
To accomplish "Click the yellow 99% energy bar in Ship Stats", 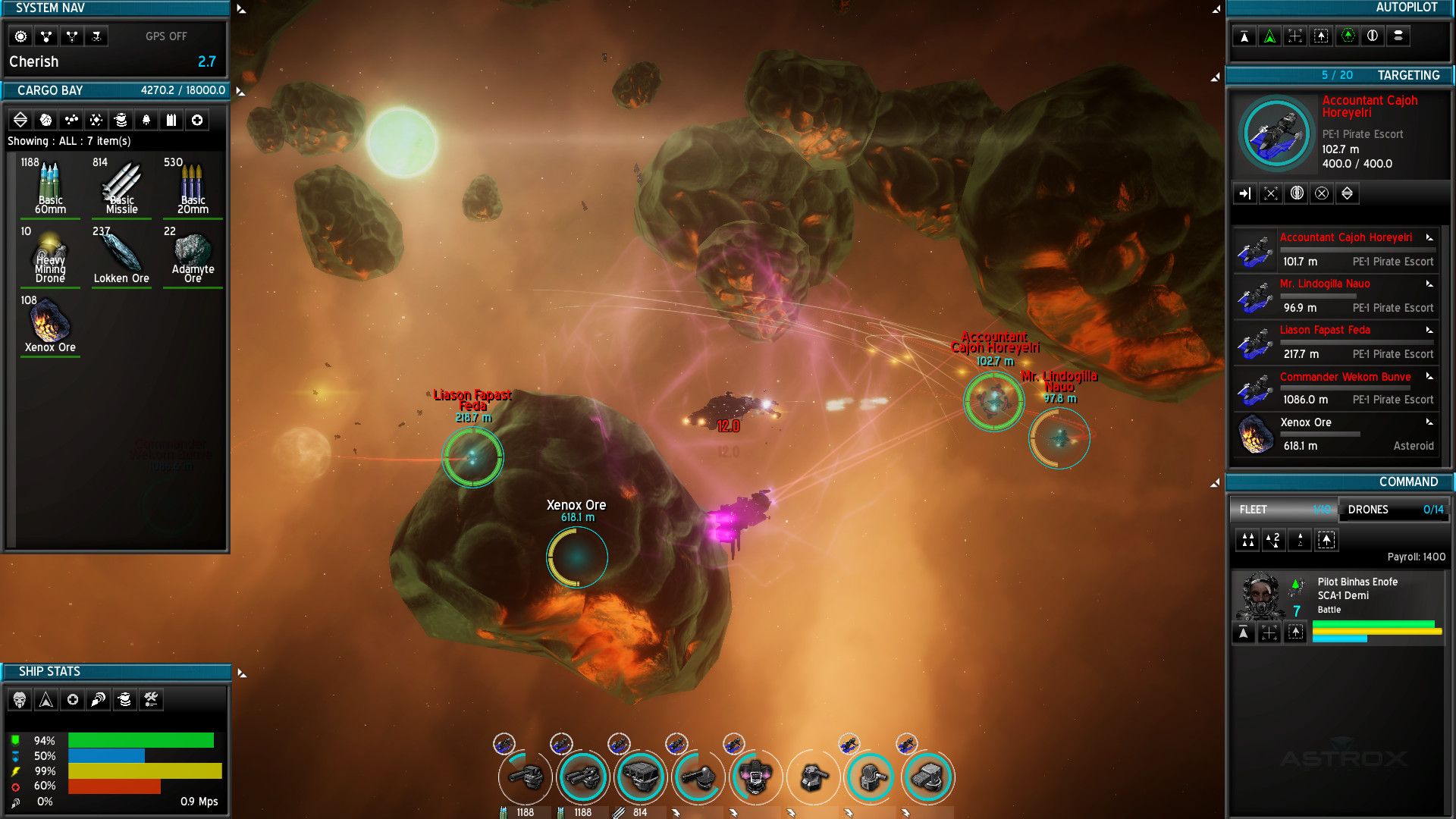I will tap(144, 771).
